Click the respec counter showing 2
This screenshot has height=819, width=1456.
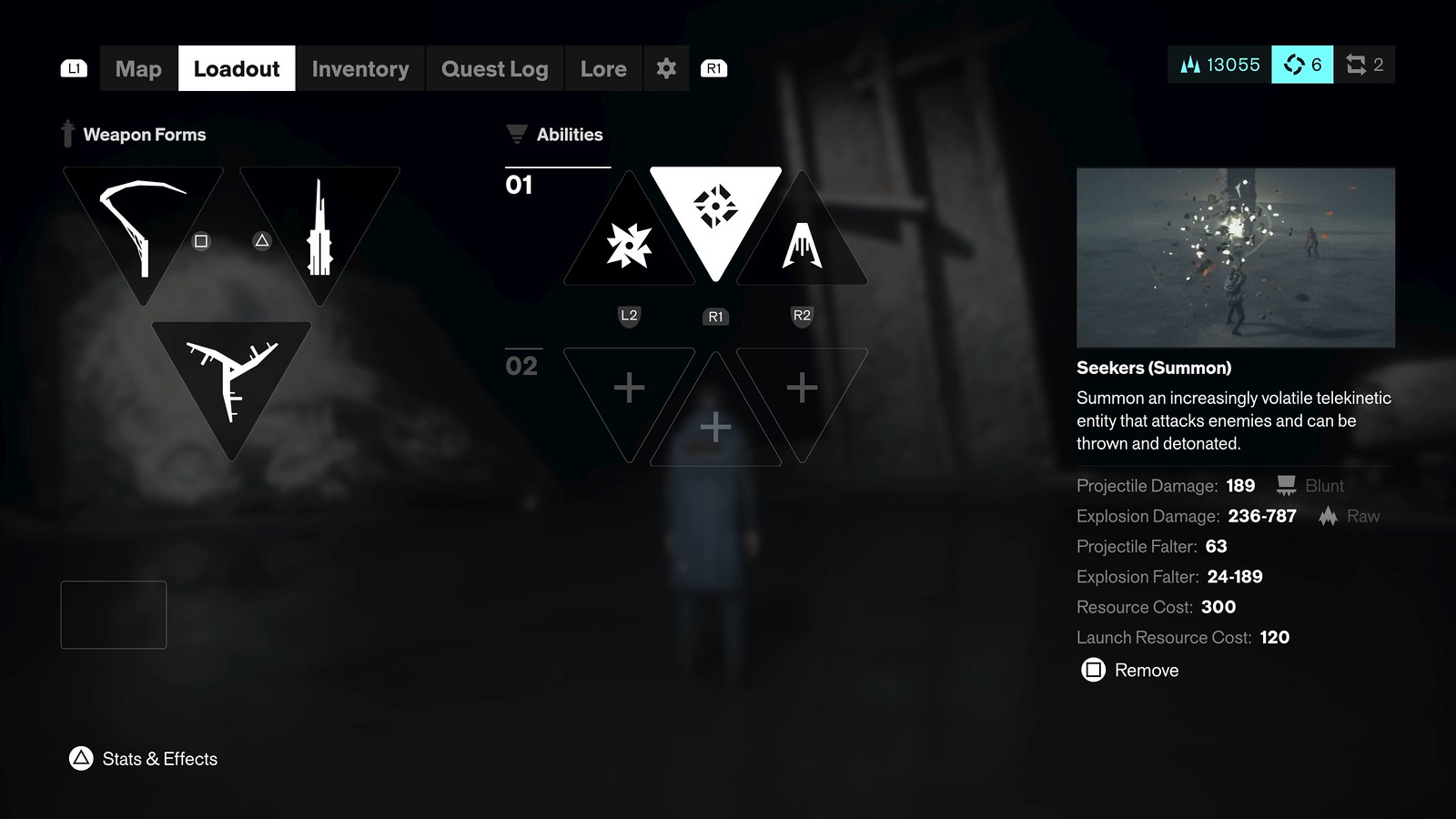[x=1364, y=65]
